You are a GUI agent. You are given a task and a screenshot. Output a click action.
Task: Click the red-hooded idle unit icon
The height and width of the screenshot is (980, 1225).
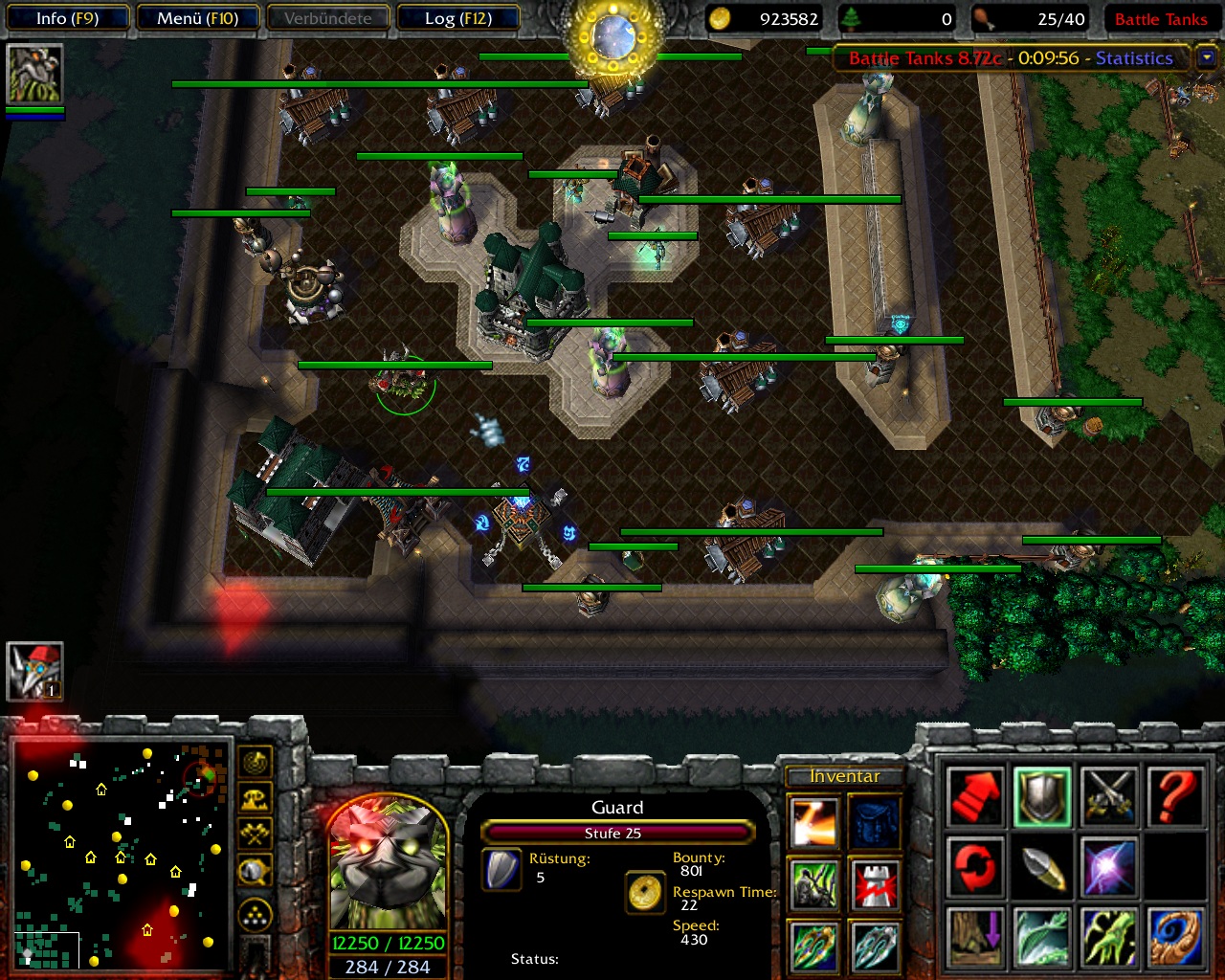(x=34, y=671)
